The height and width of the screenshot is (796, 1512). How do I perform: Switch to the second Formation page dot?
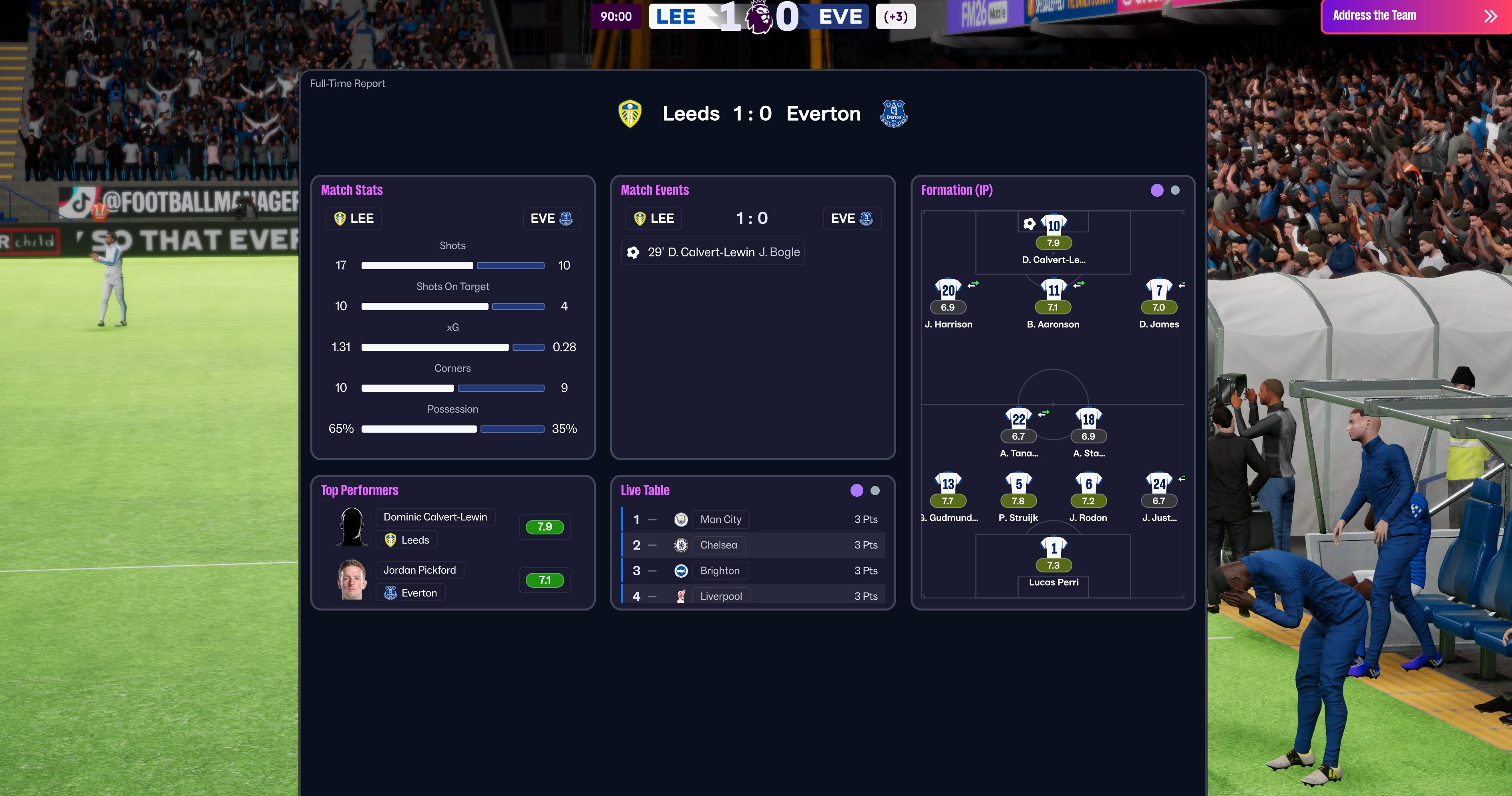1174,190
